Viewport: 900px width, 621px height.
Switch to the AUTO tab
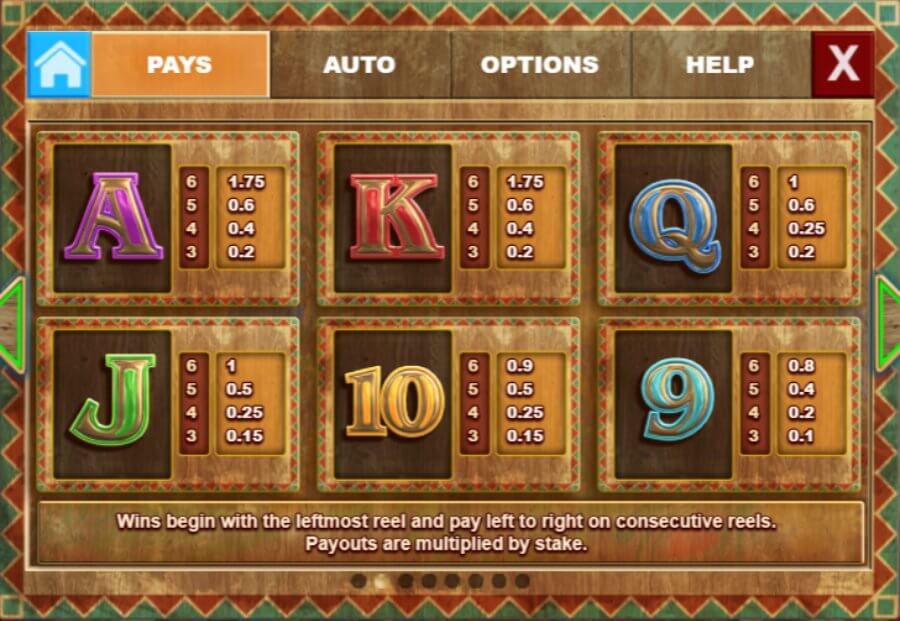[359, 65]
